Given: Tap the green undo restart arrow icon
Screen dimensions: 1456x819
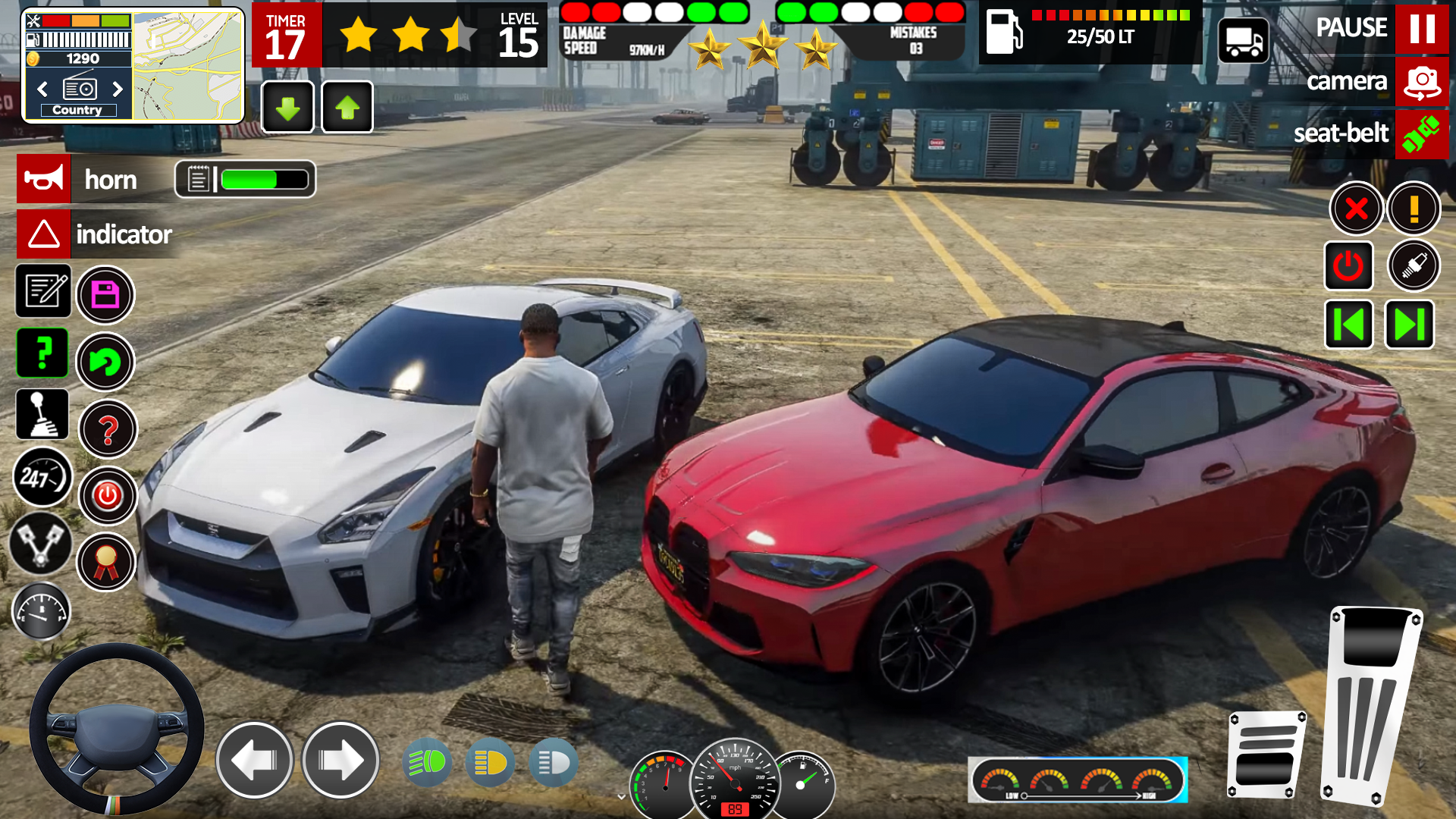Looking at the screenshot, I should click(x=106, y=362).
